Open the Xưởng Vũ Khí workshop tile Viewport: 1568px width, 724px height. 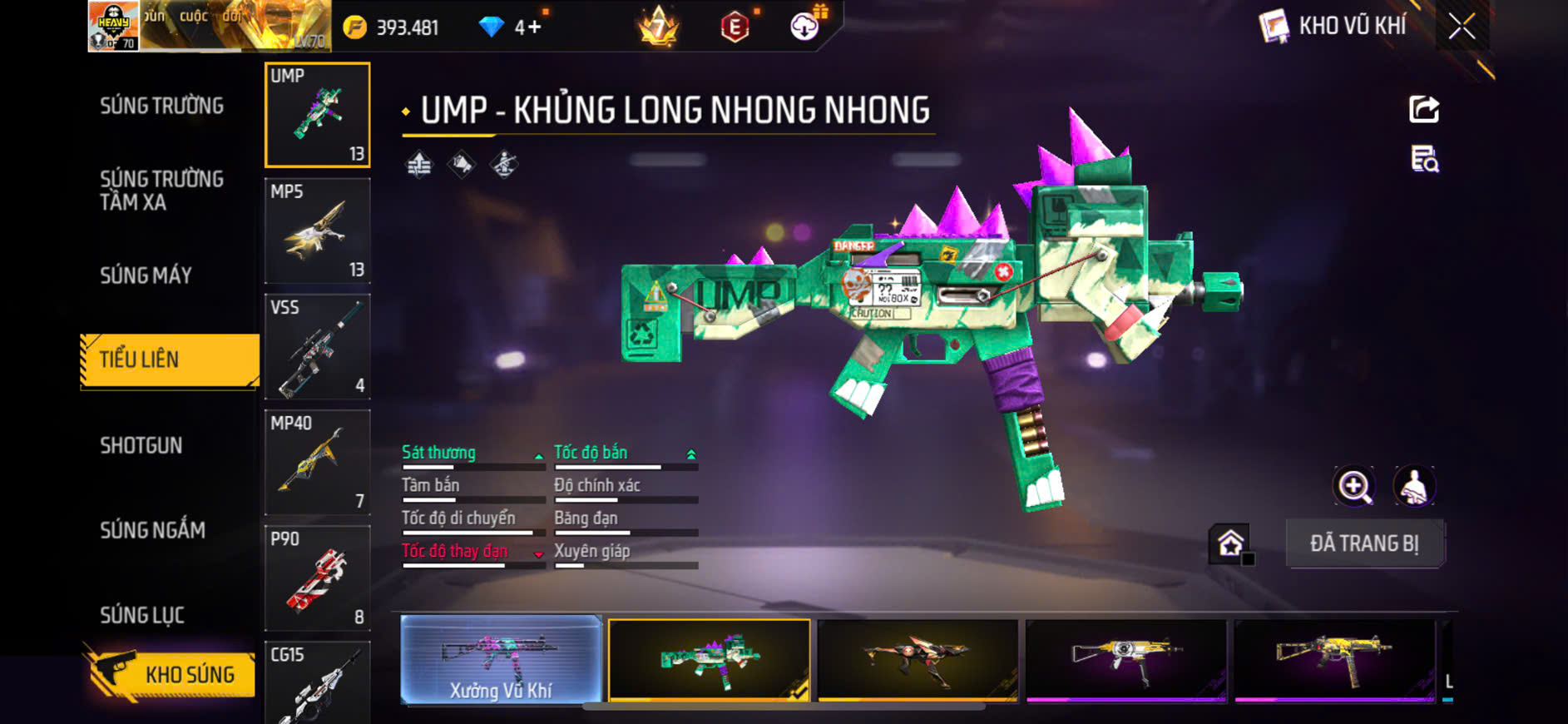[501, 660]
